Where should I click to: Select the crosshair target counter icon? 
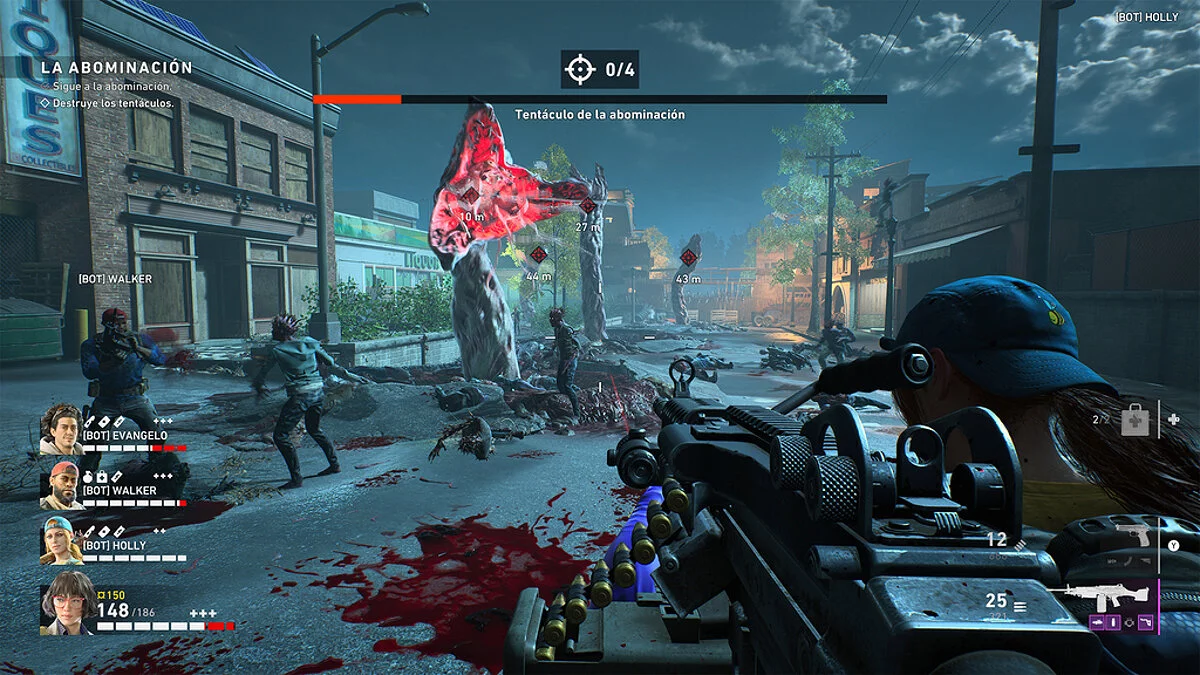click(579, 70)
